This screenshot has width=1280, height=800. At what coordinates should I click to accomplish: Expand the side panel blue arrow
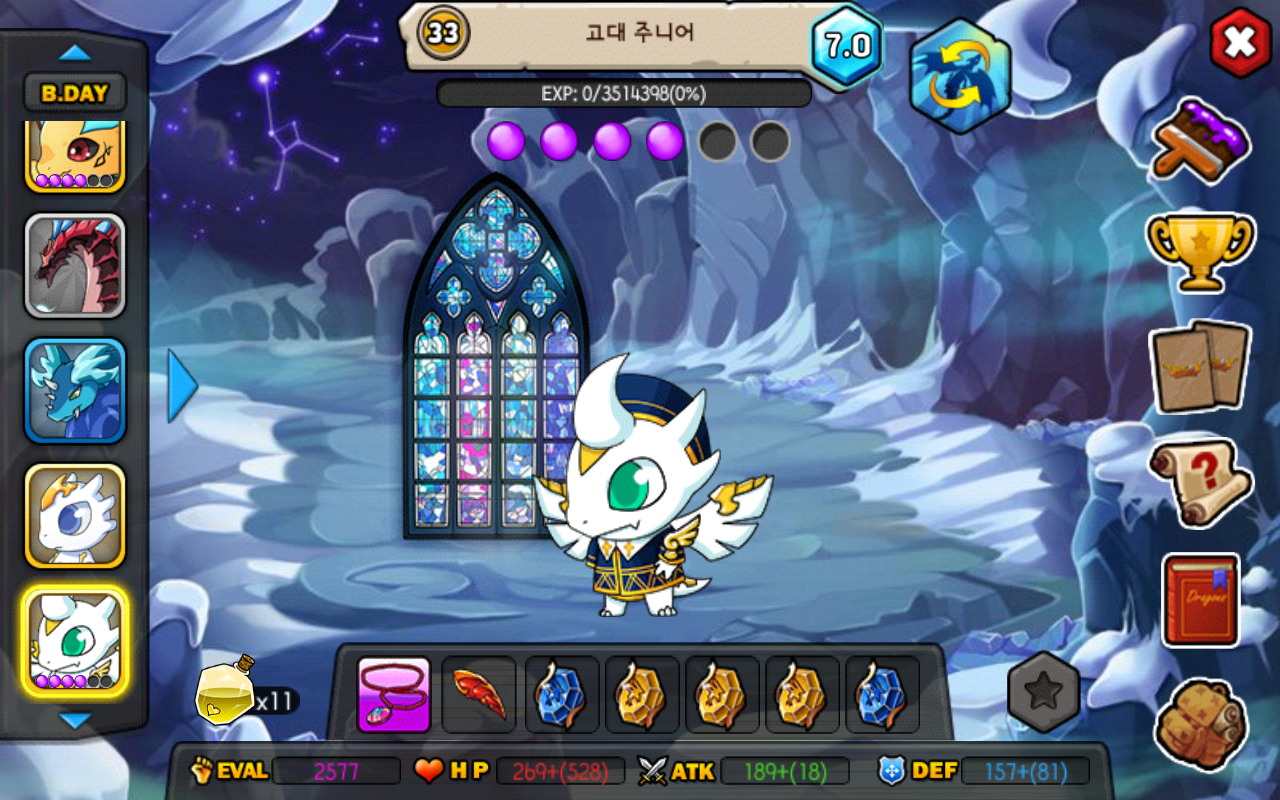tap(182, 385)
